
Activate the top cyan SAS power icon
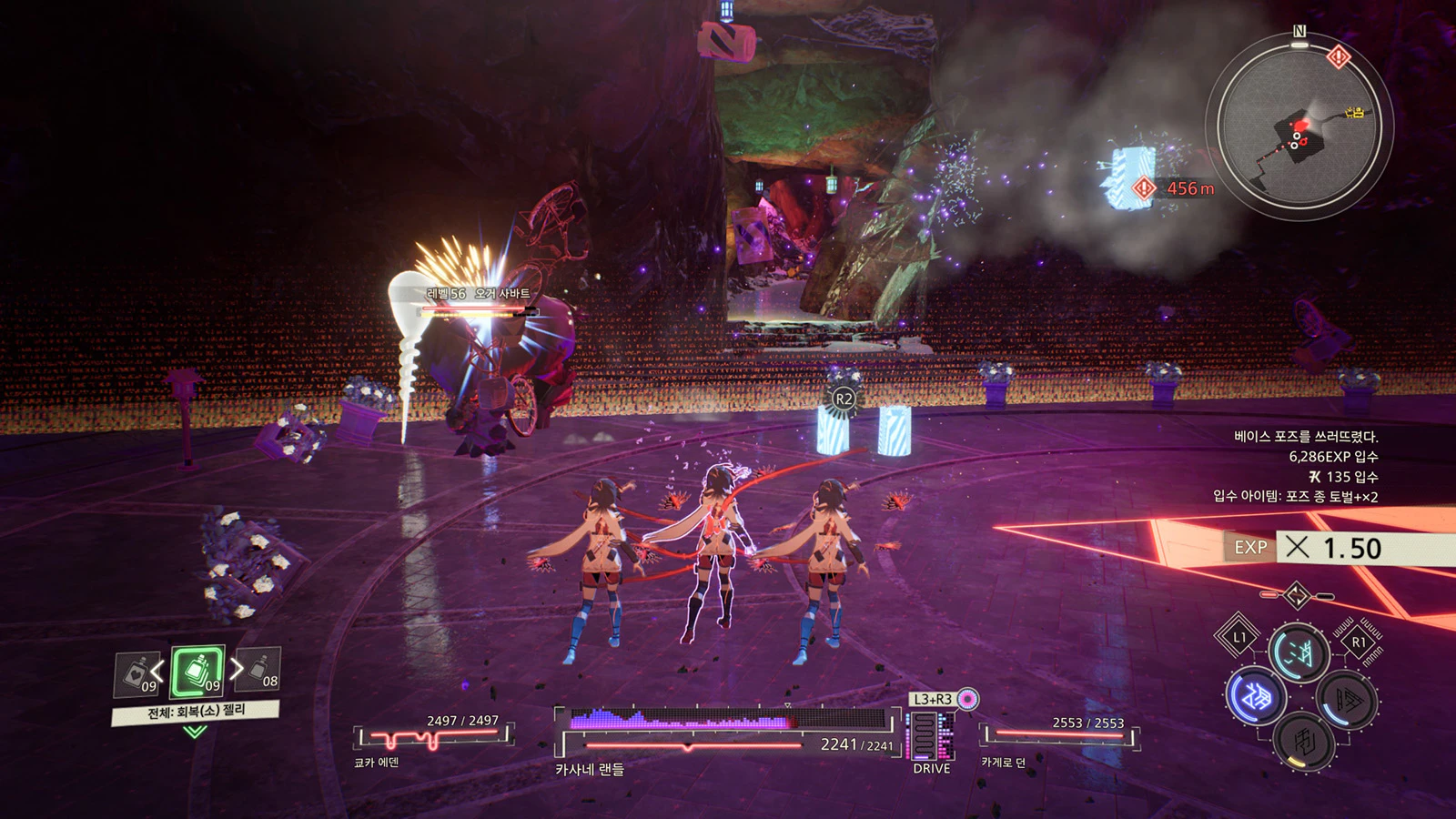1299,652
